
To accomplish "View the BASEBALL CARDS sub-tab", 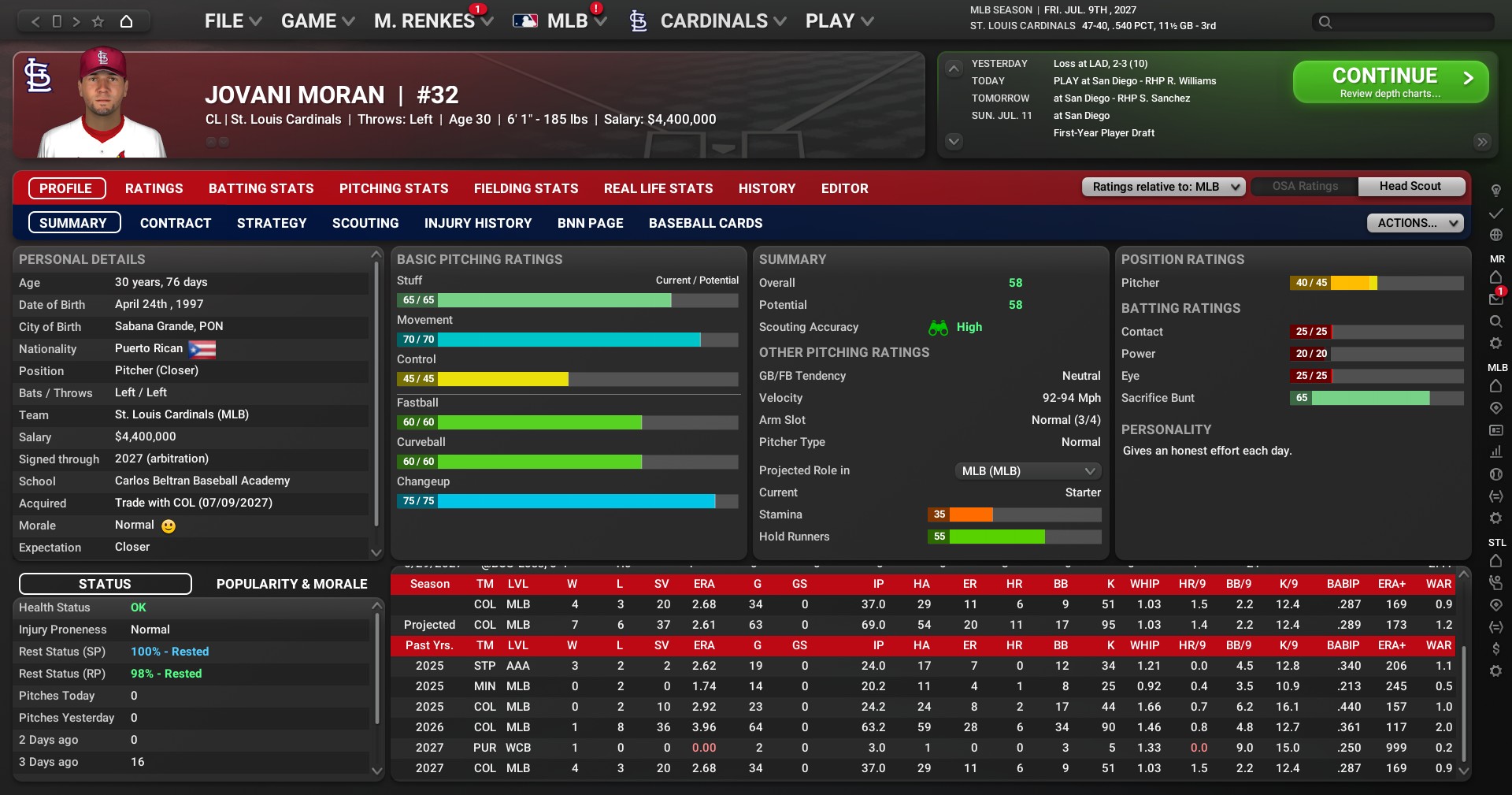I will pos(705,223).
